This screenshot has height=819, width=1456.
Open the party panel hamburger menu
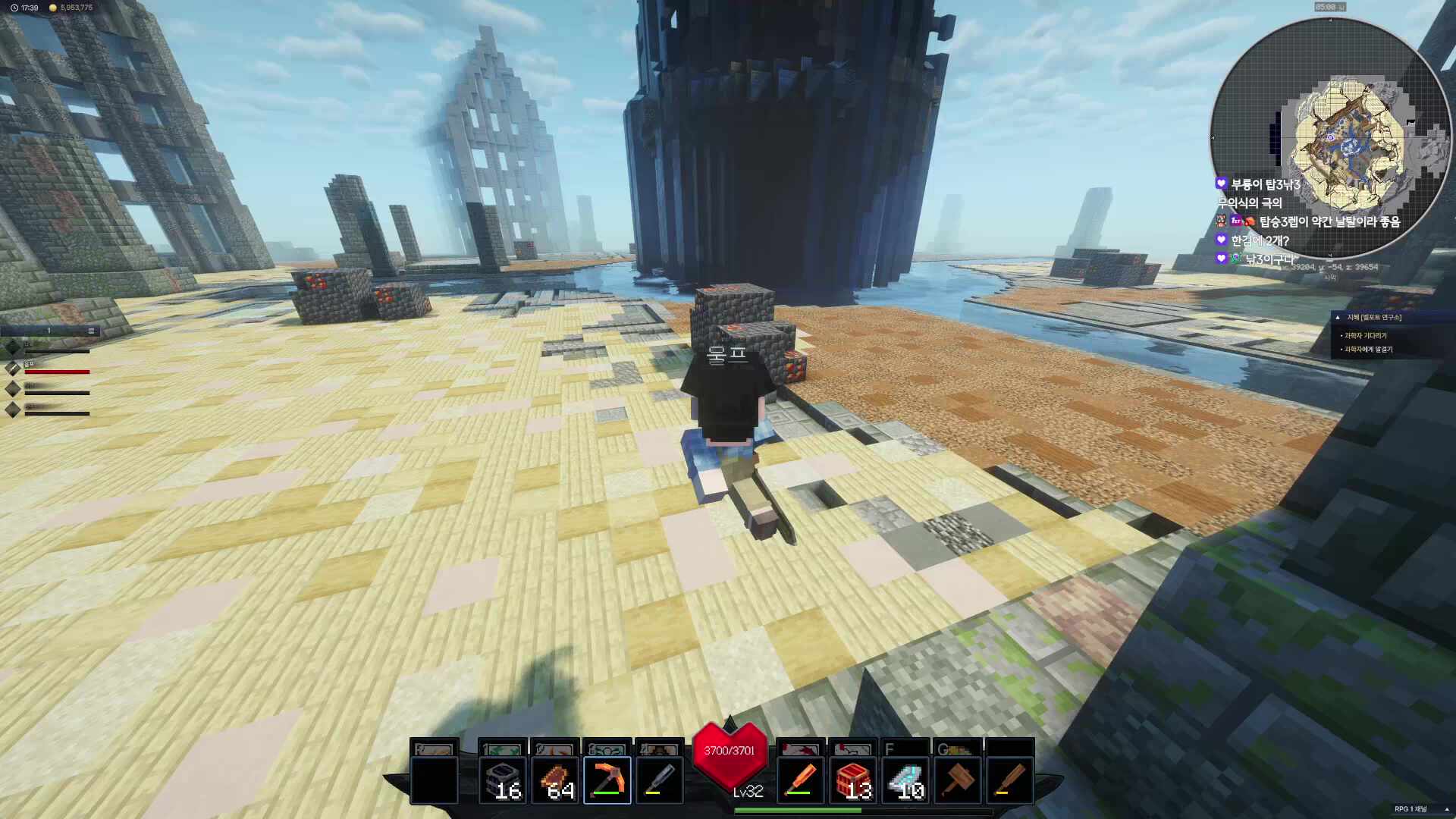(x=91, y=331)
